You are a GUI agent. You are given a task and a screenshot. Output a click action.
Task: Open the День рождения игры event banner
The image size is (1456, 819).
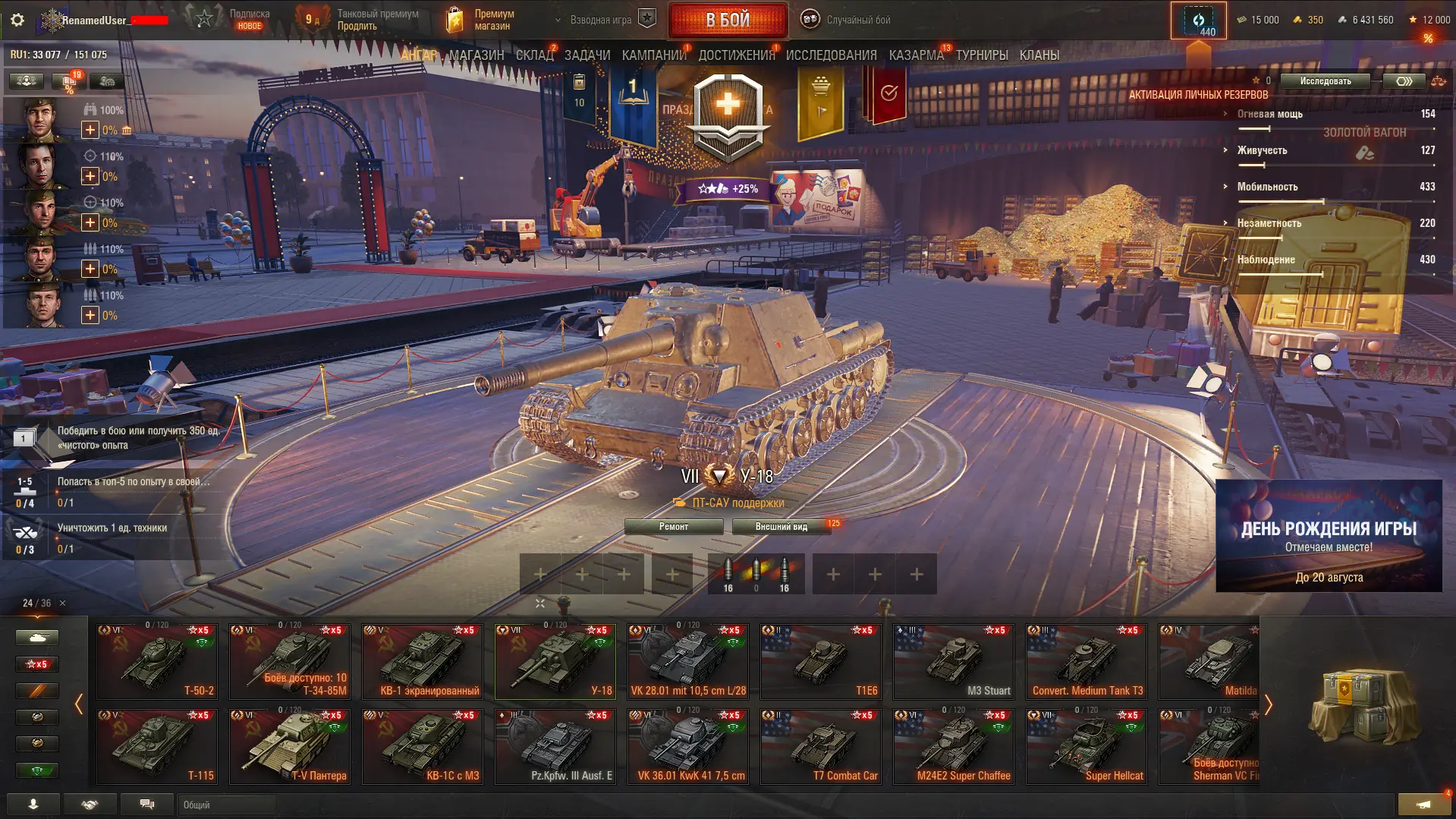[x=1329, y=536]
